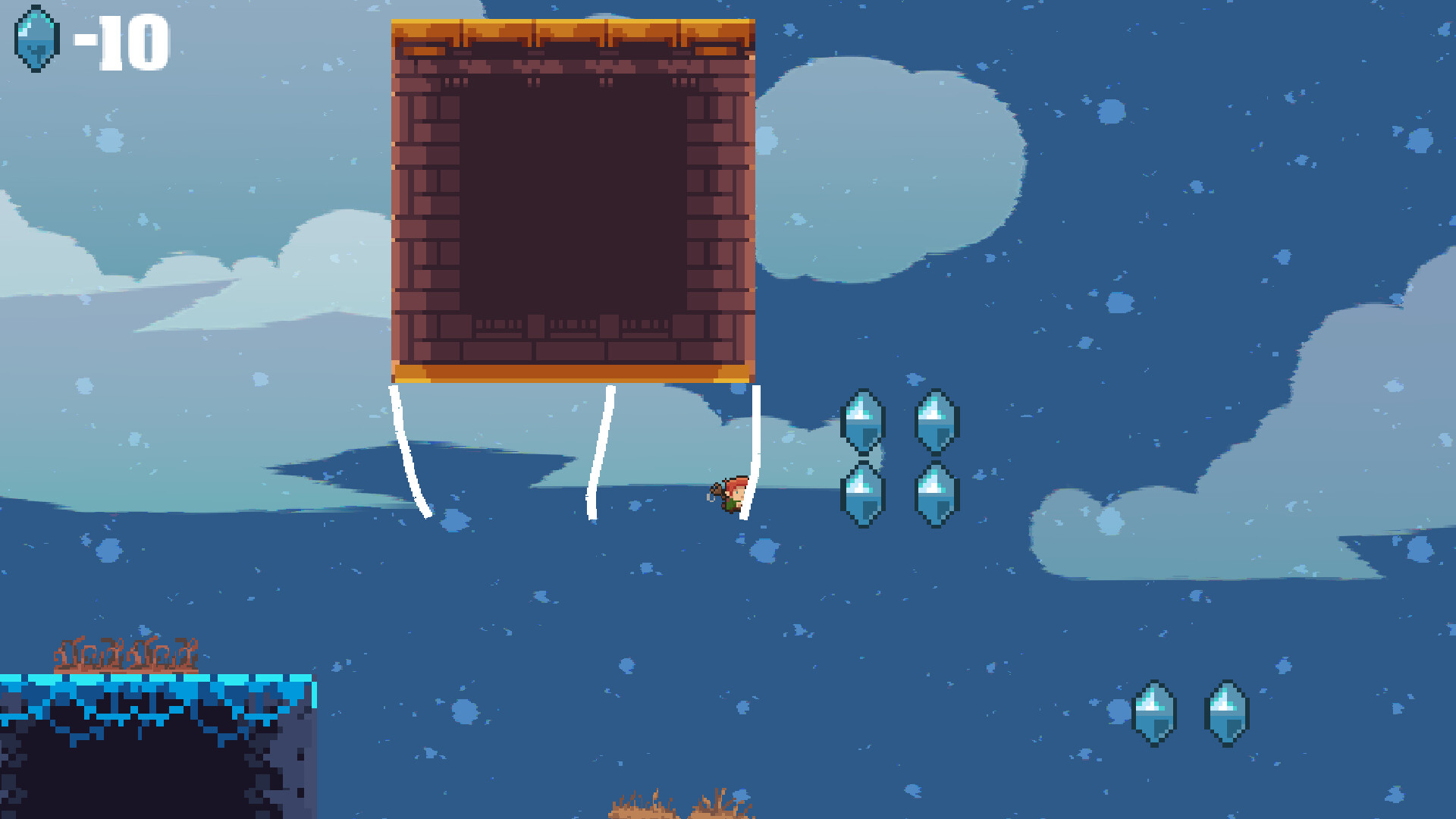This screenshot has width=1456, height=819.
Task: Collect the bottom-right crystal of the cluster
Action: (x=934, y=493)
